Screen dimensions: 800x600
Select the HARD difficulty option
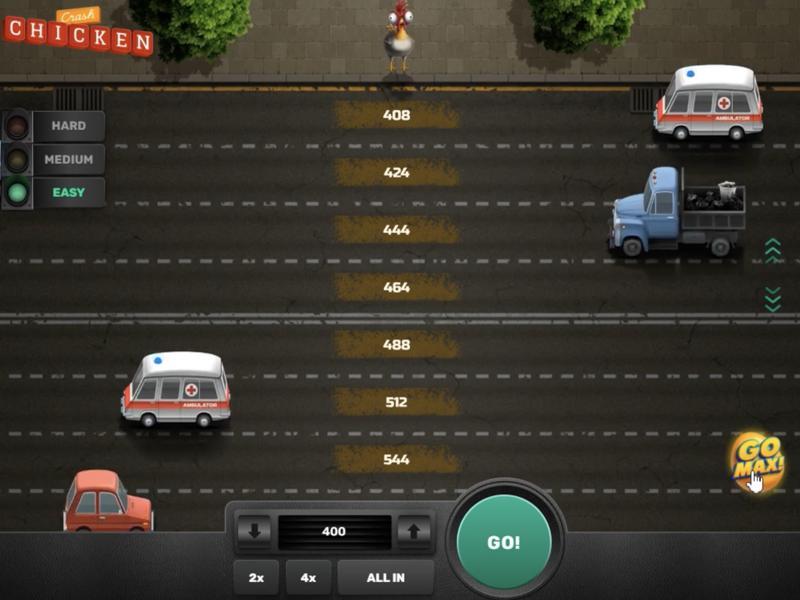coord(68,126)
